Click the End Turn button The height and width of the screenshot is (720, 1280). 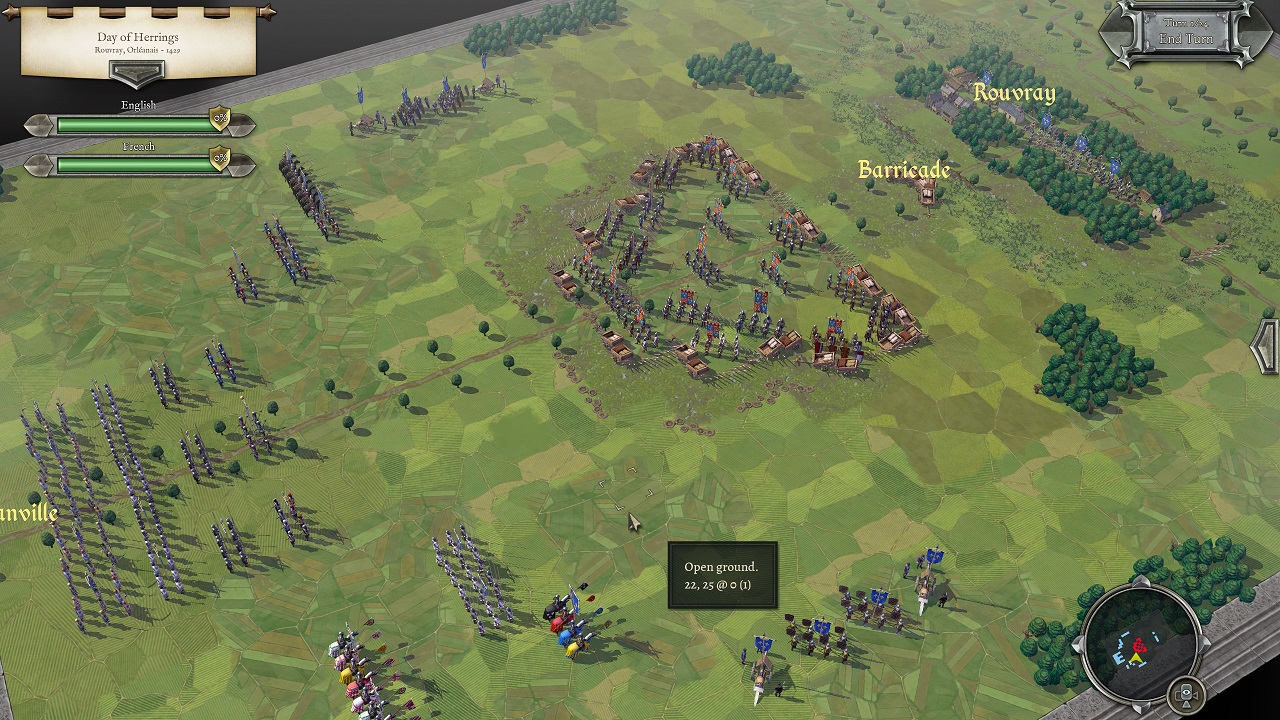point(1185,38)
